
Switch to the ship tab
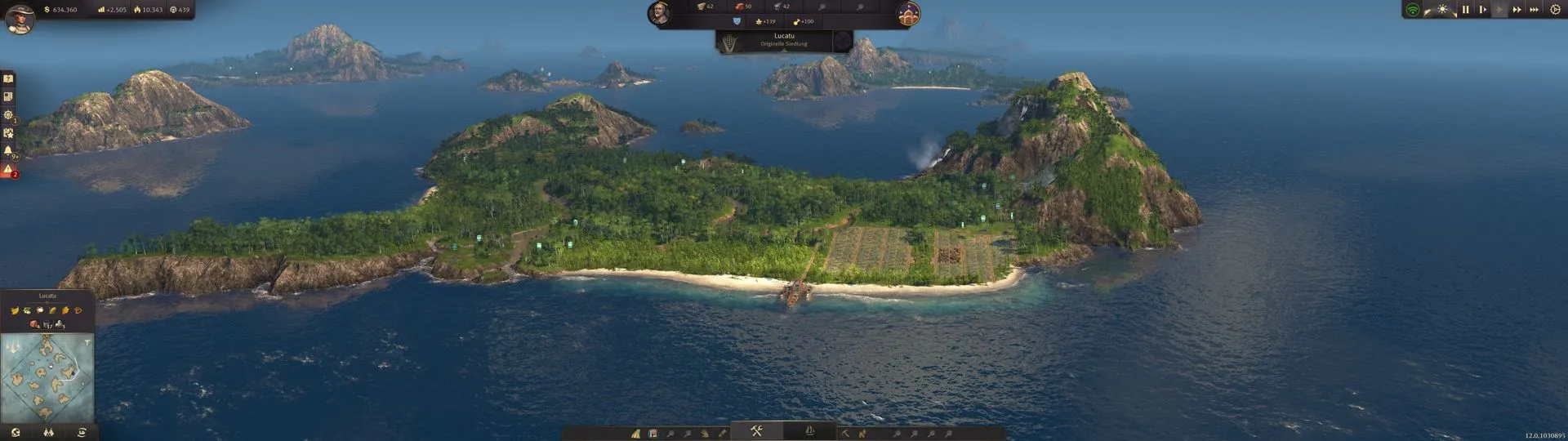pos(809,431)
